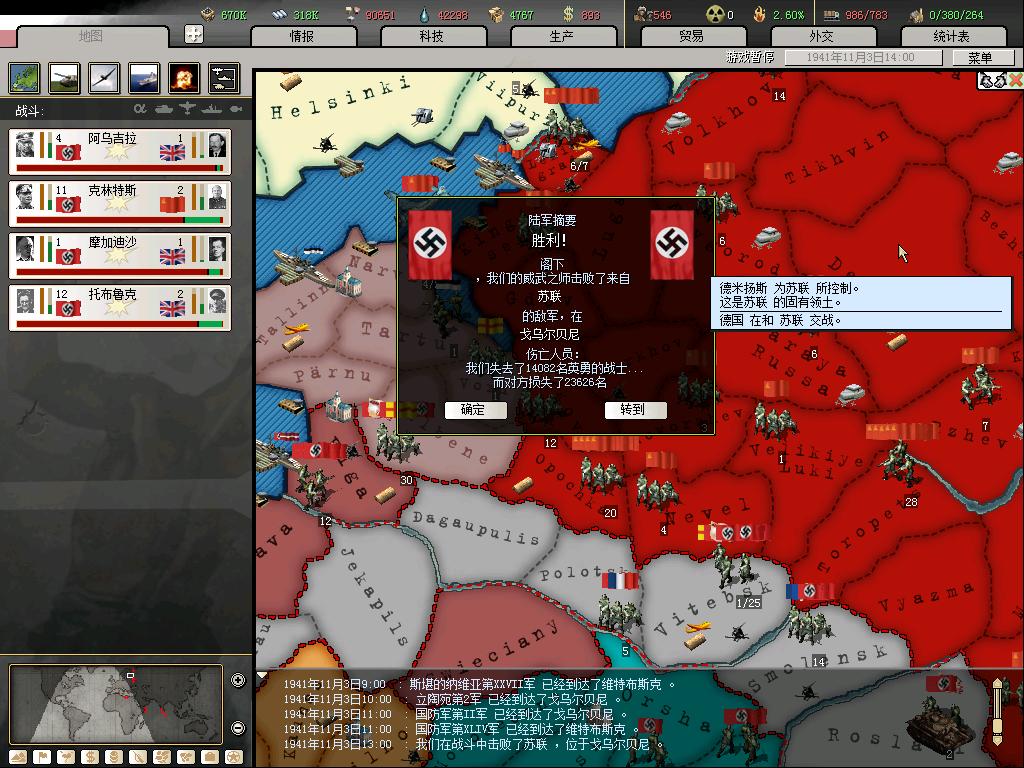
Task: Open the 摩加迪沙 battle entry
Action: (120, 255)
